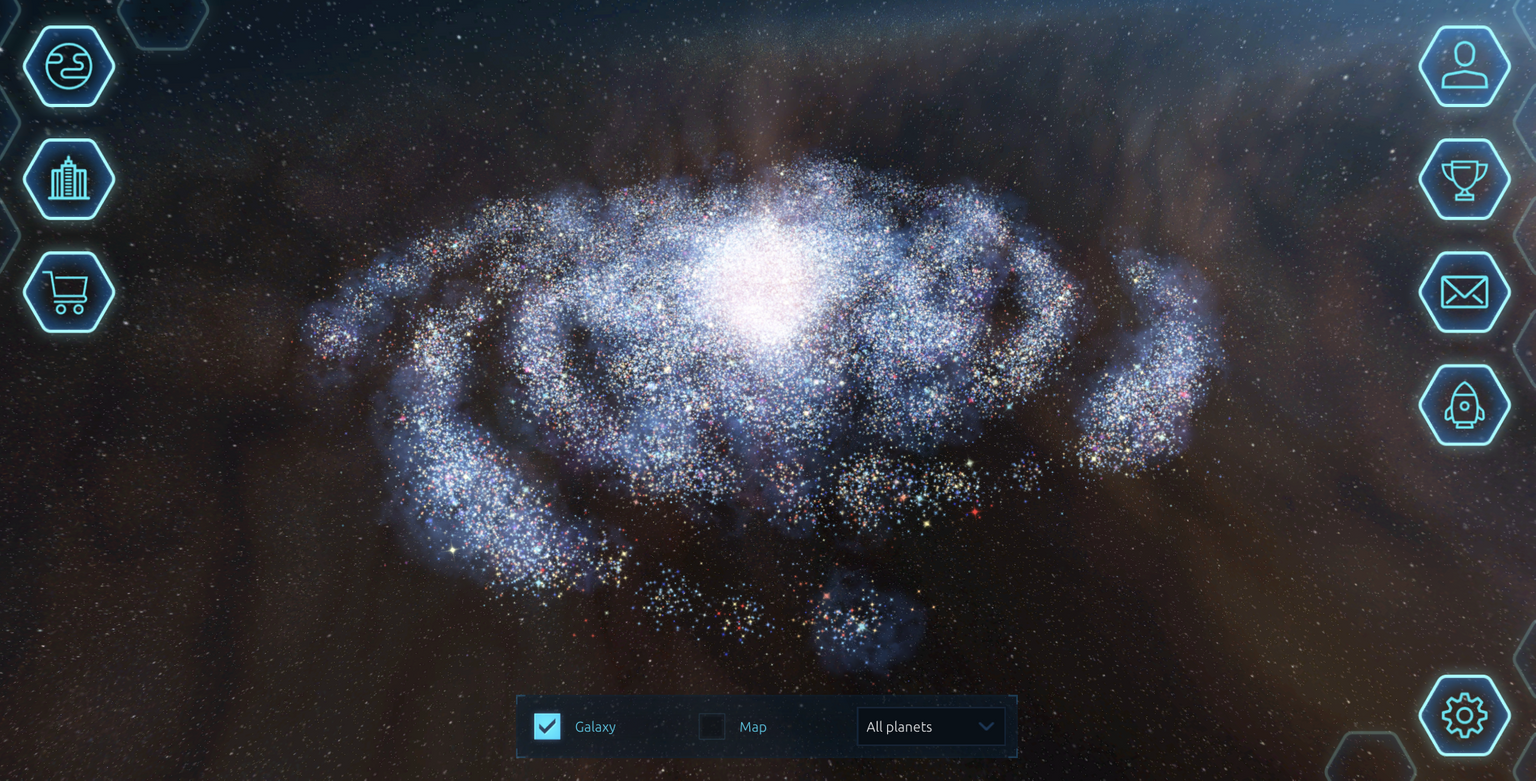Screen dimensions: 1536x781
Task: Click the chevron on the planets selector
Action: click(986, 727)
